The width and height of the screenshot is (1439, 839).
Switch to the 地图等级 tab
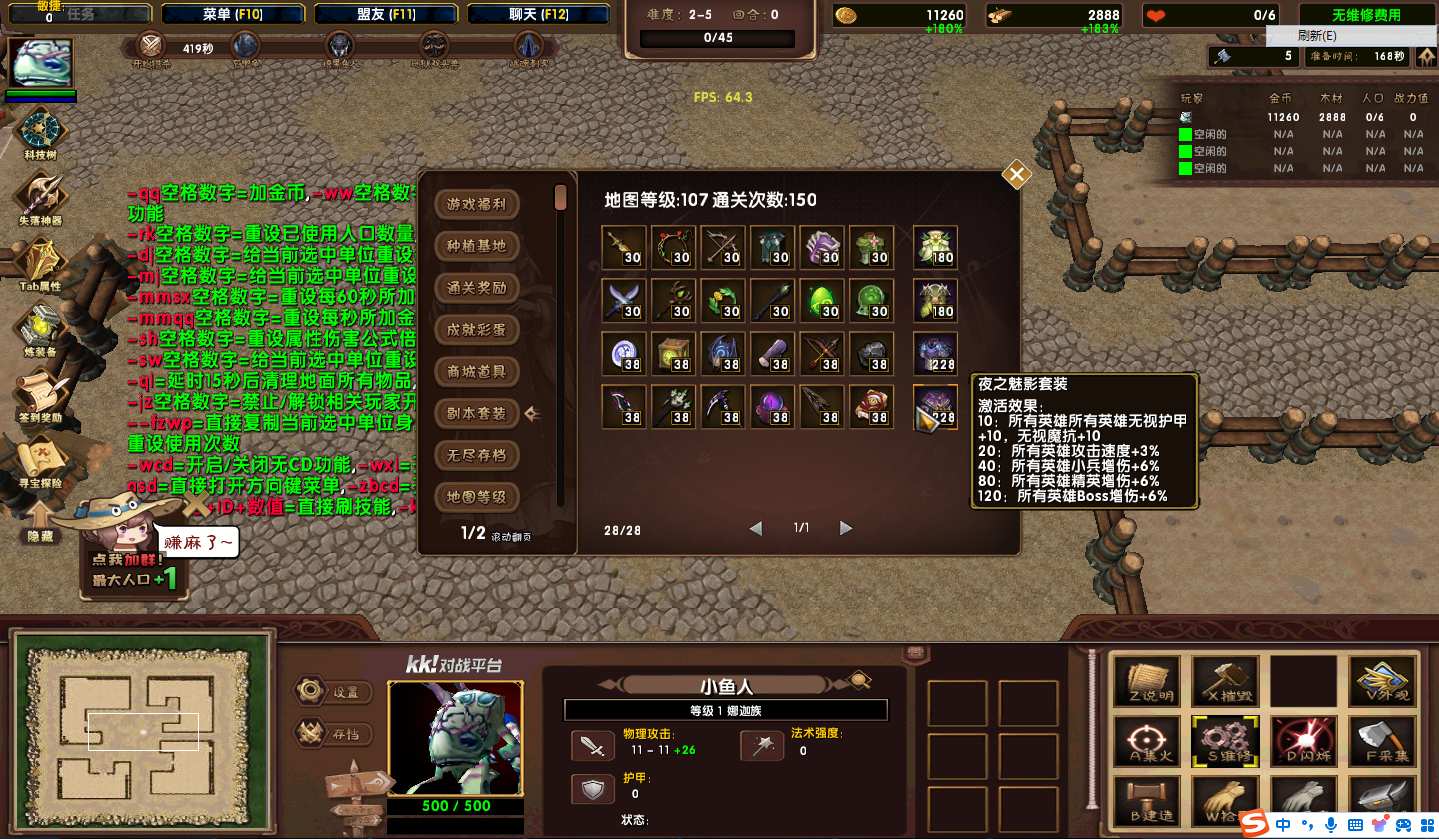click(477, 497)
